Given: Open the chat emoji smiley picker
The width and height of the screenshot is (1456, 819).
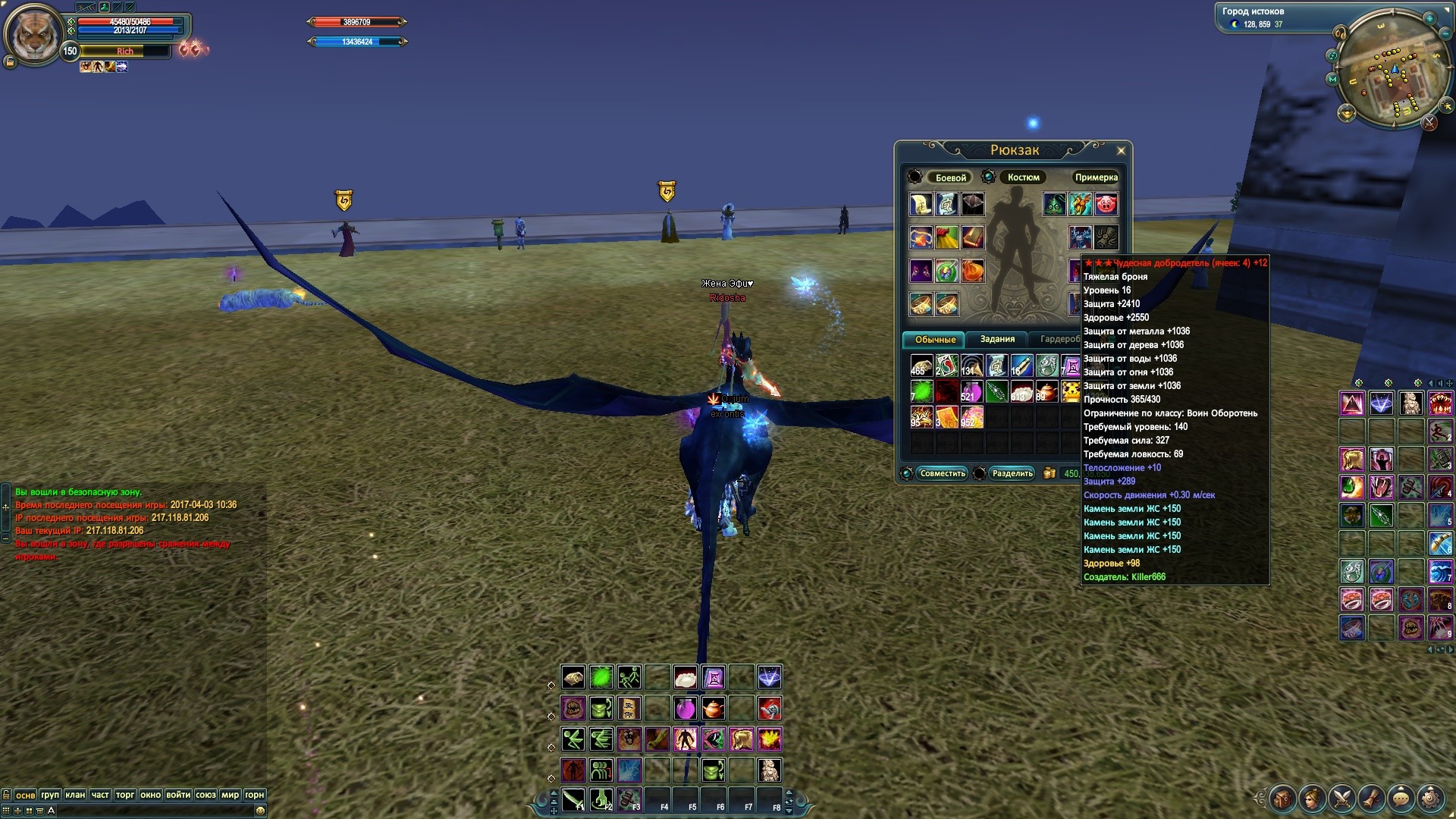Looking at the screenshot, I should pos(261,811).
